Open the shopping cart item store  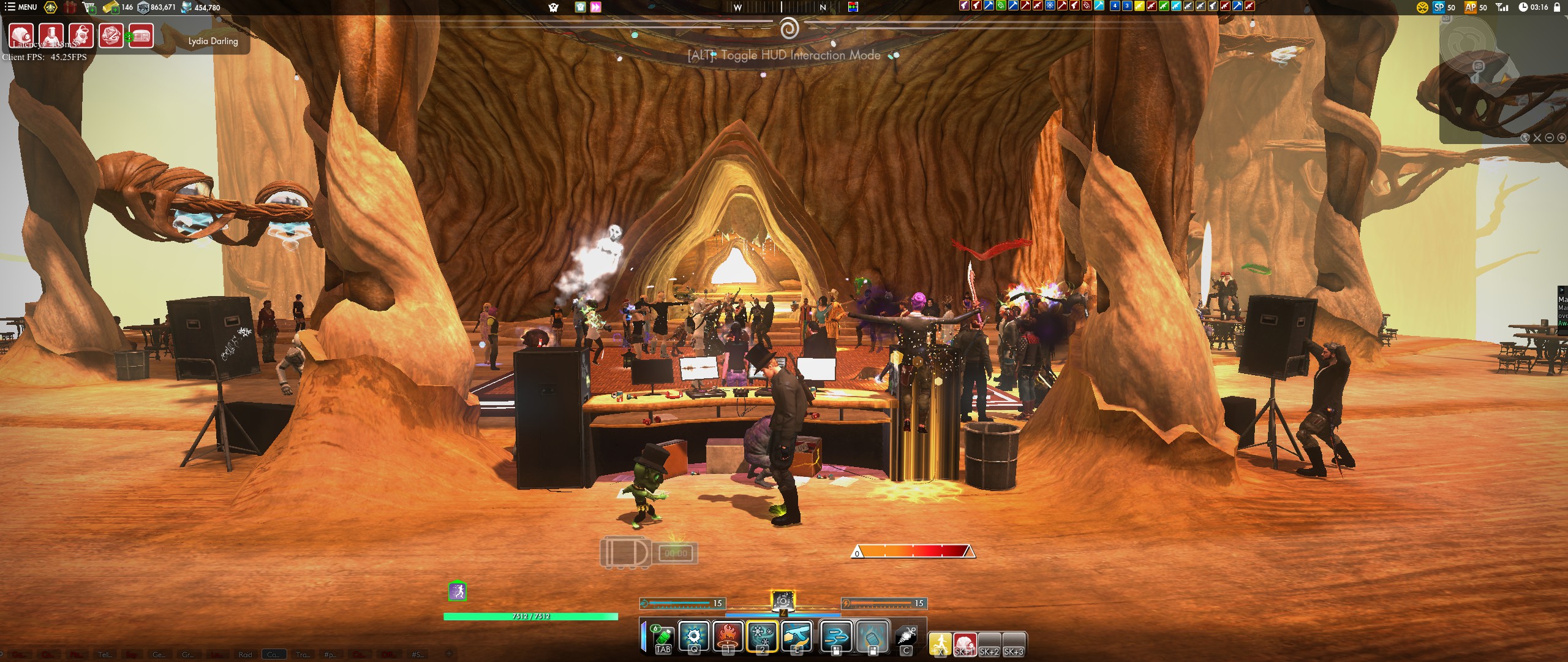coord(89,7)
